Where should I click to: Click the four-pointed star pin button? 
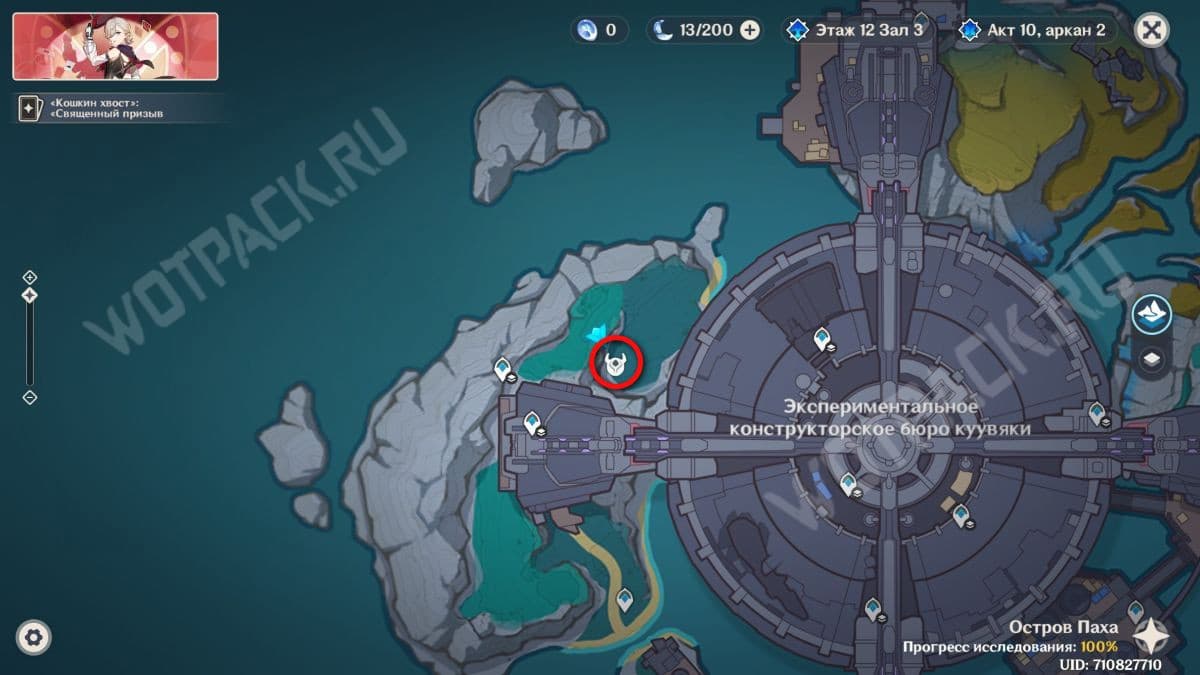pos(1152,636)
